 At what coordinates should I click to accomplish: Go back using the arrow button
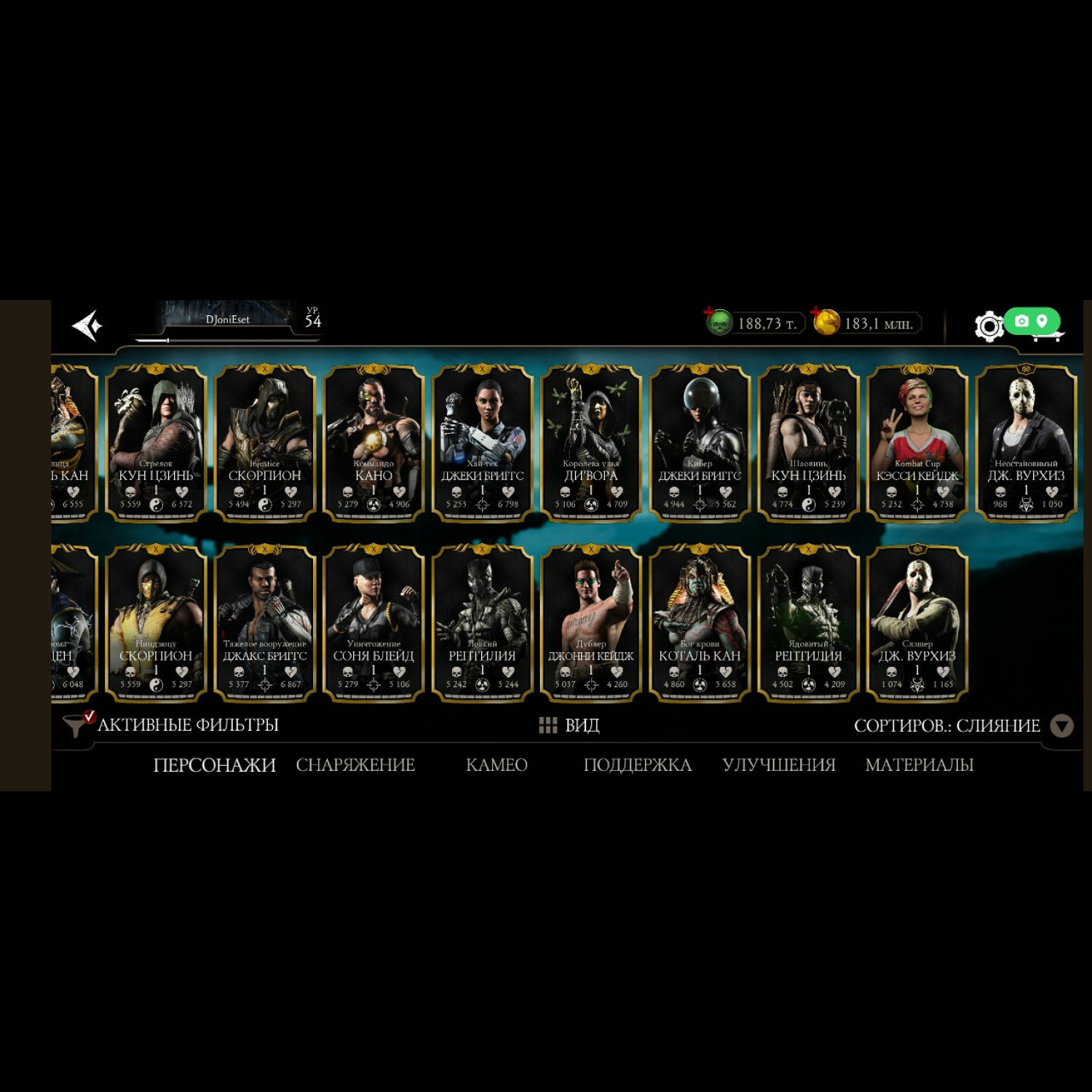point(88,325)
